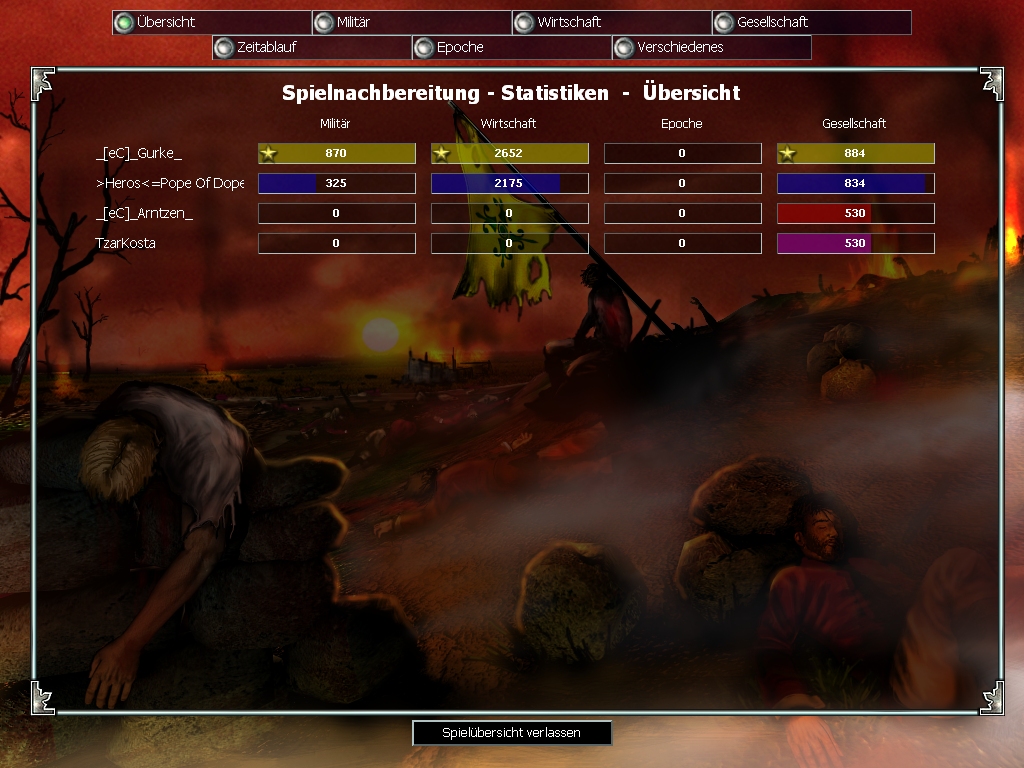Switch to the Übersicht tab

(212, 22)
